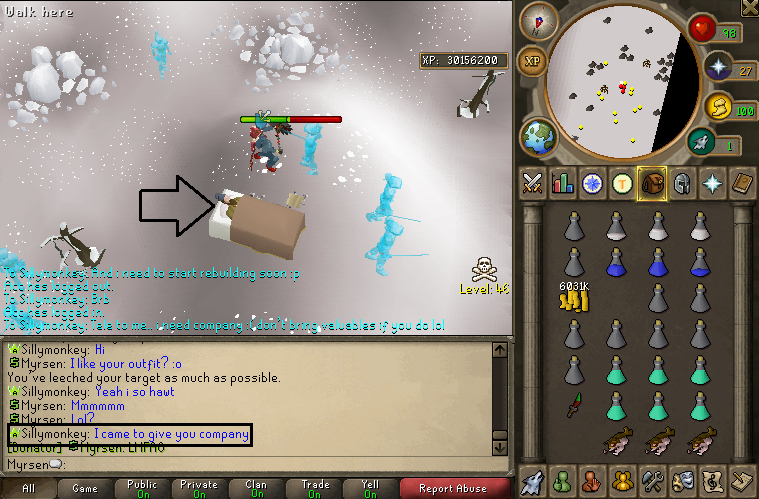Toggle the Public chat filter
759x499 pixels.
point(142,489)
